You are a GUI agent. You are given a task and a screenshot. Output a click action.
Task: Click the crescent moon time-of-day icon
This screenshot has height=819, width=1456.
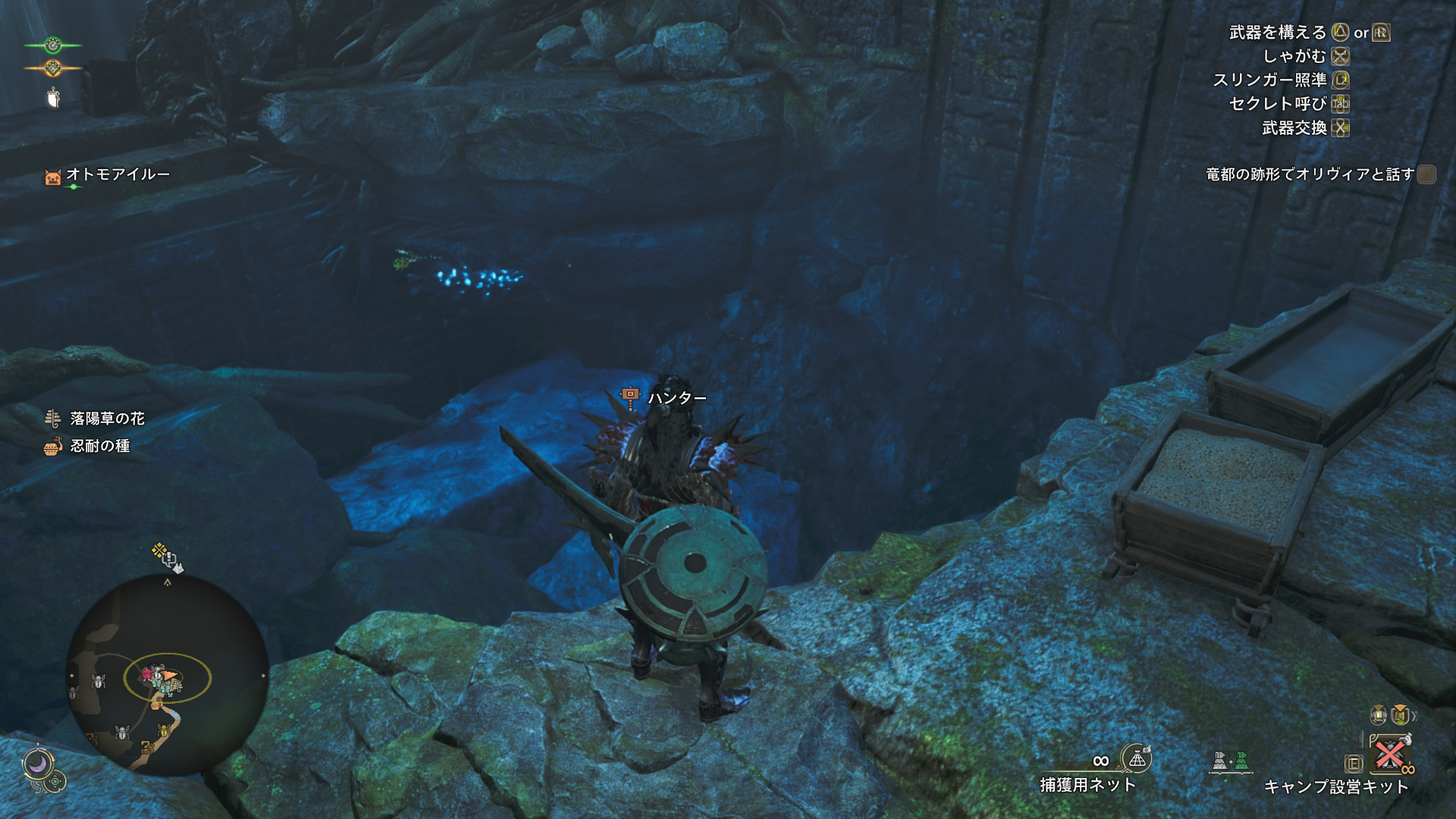pyautogui.click(x=37, y=764)
